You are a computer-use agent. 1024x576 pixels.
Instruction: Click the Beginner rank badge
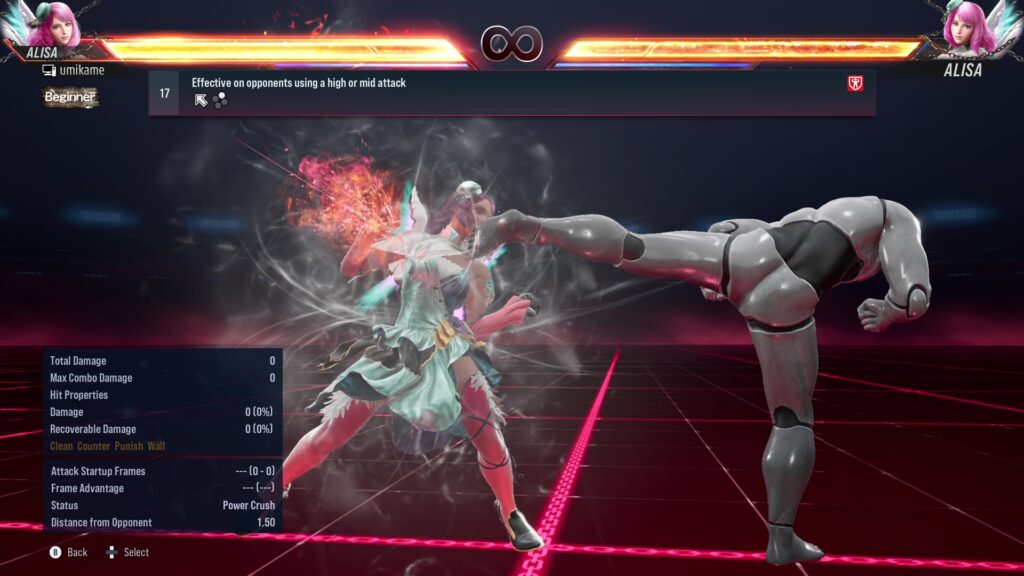(70, 97)
